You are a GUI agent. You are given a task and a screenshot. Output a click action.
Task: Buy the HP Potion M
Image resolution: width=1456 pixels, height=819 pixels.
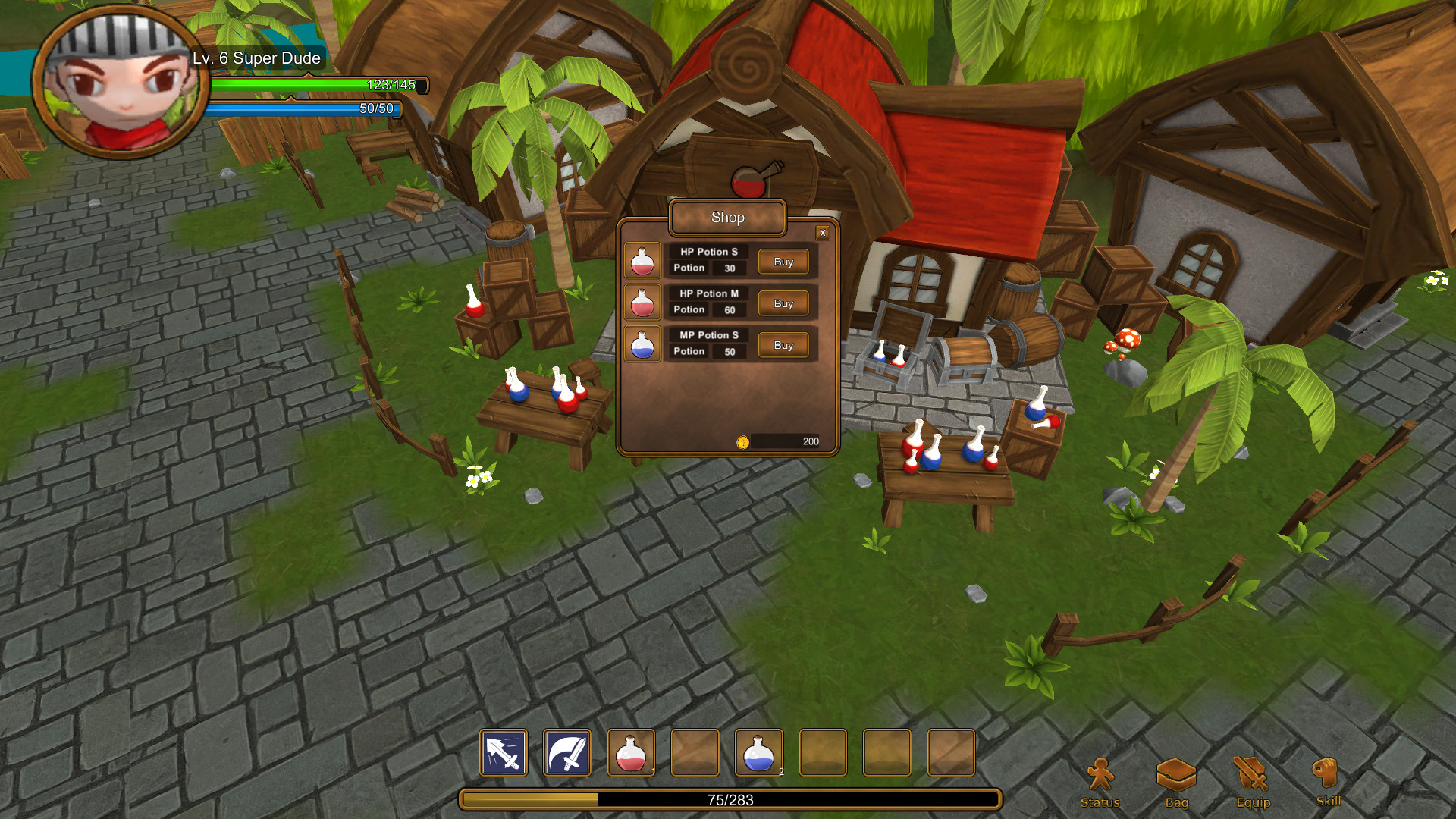783,303
